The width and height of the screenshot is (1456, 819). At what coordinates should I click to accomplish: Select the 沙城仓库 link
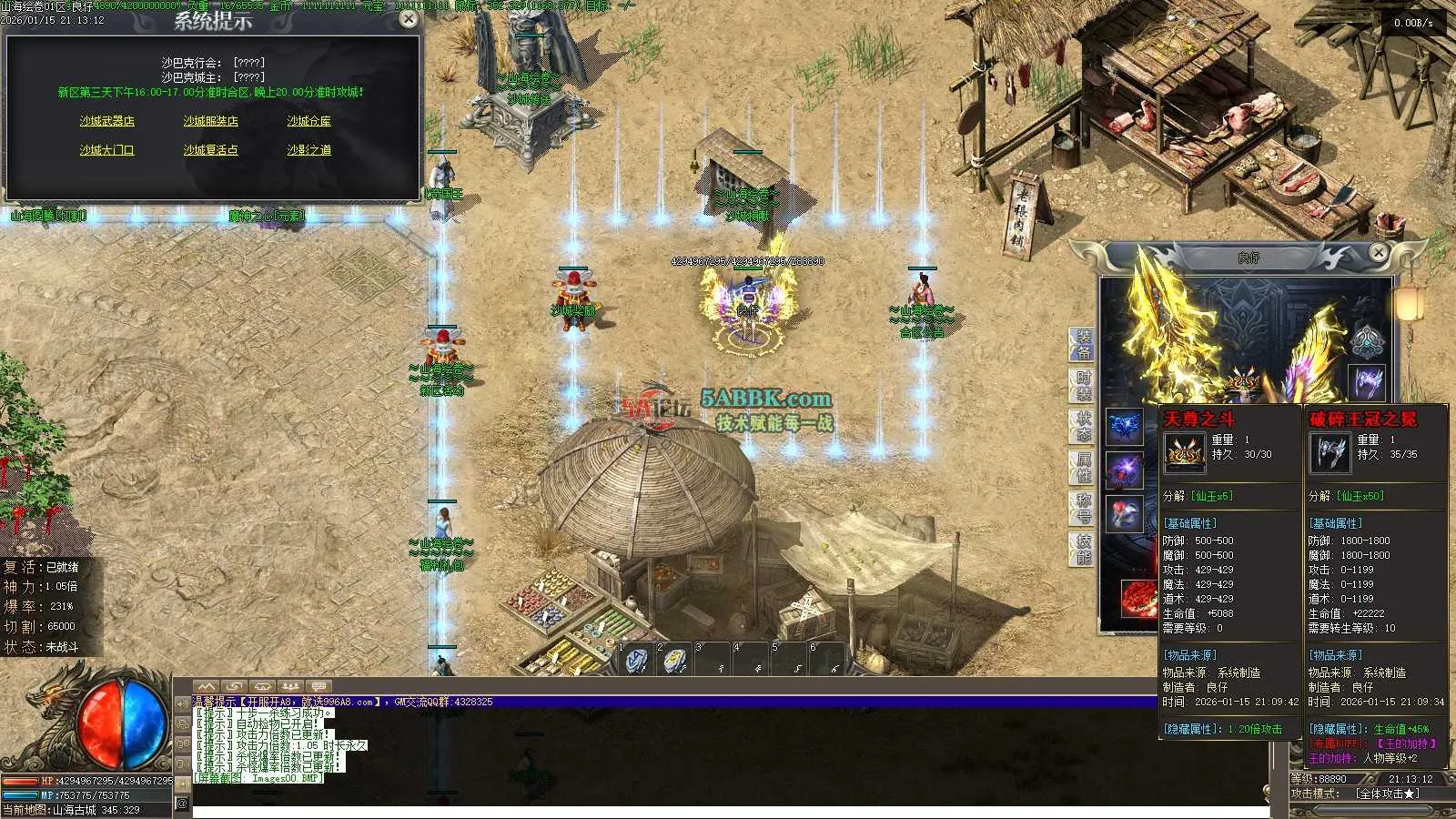point(309,121)
